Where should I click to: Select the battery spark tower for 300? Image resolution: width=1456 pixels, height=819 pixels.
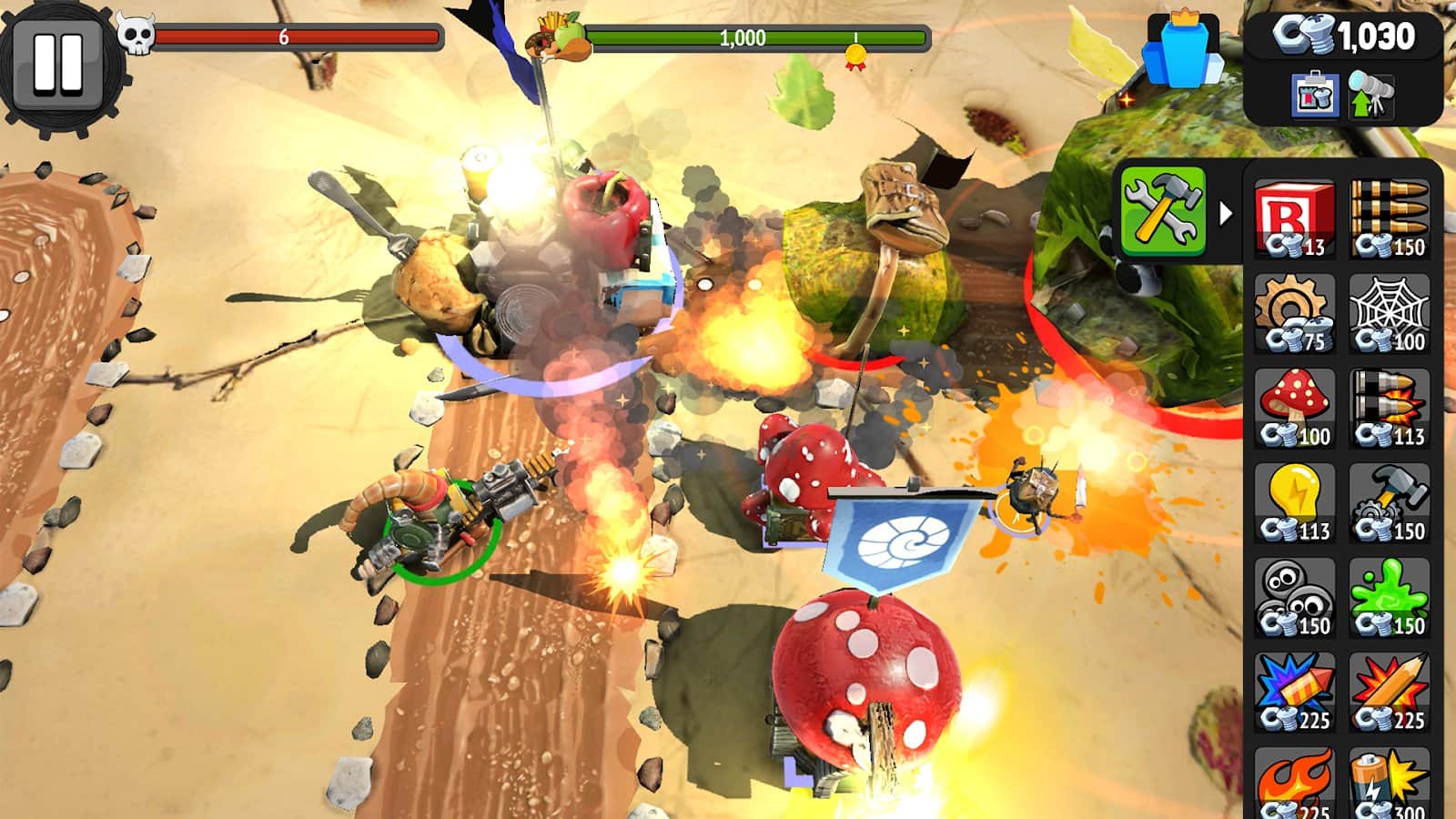point(1390,783)
